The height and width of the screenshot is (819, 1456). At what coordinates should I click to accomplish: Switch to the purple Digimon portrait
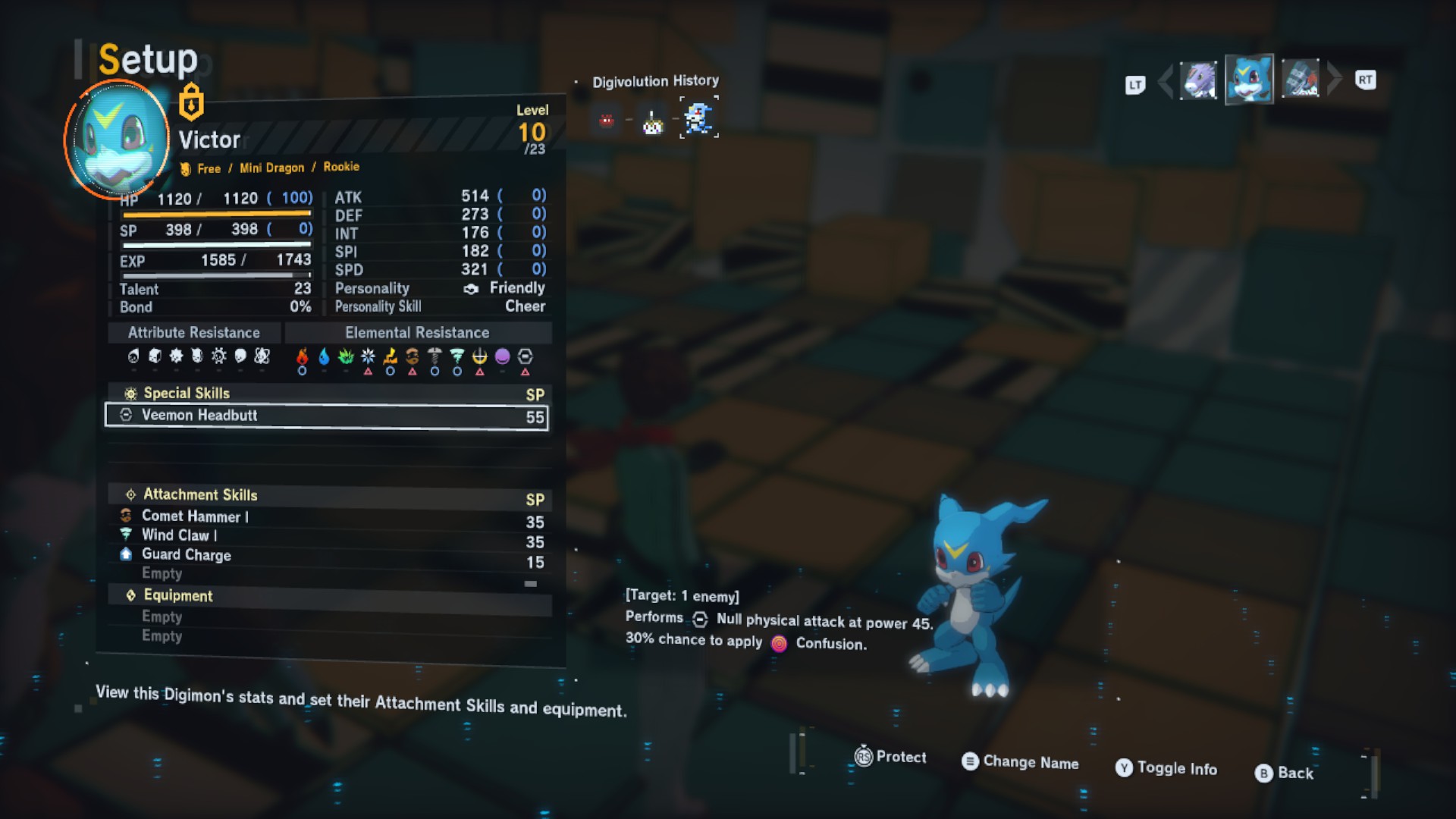(x=1198, y=80)
